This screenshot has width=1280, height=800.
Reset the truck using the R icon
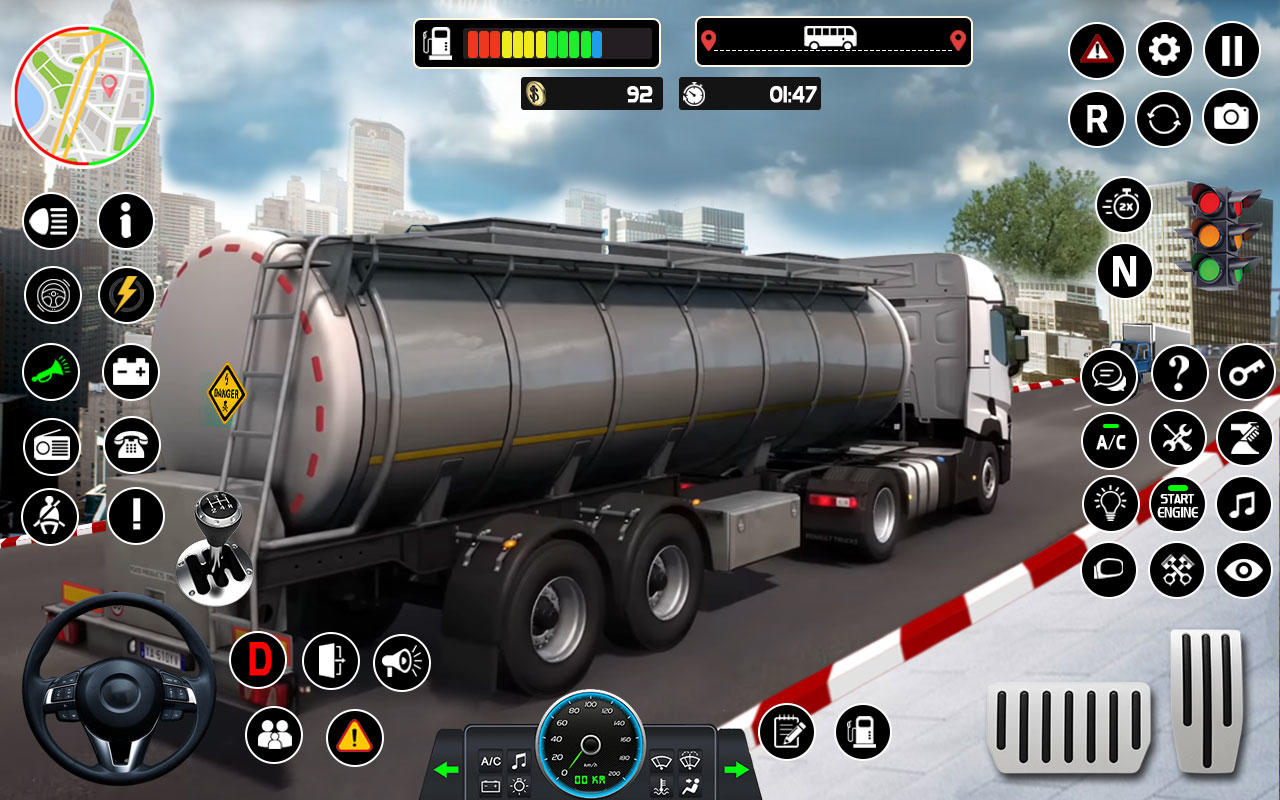tap(1096, 119)
